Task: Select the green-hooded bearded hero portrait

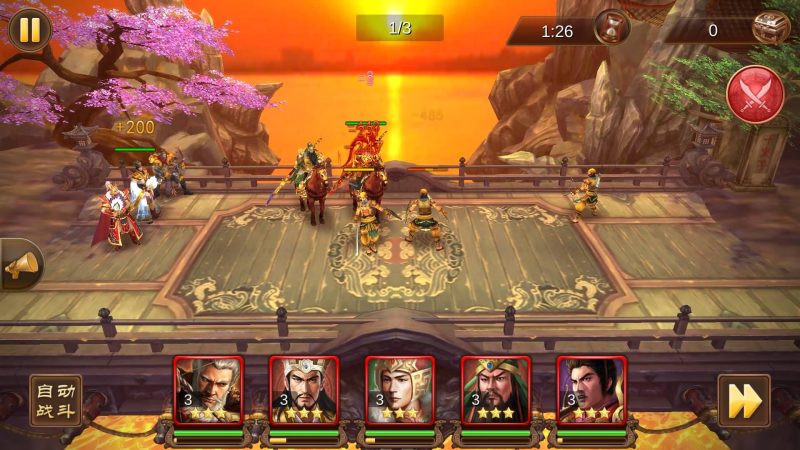Action: click(x=496, y=391)
